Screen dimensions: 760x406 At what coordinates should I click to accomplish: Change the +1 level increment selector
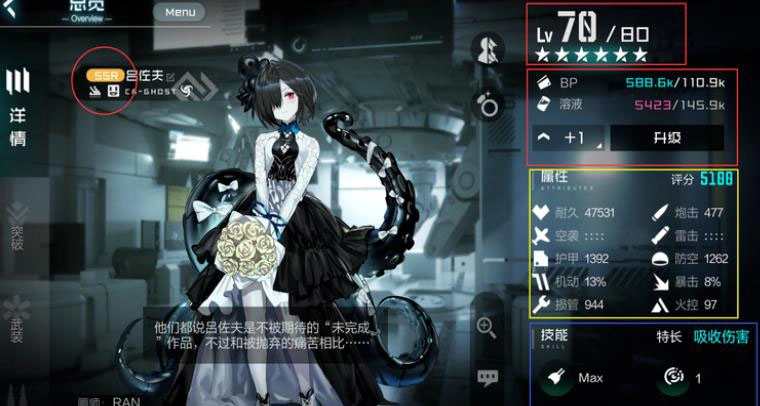click(568, 137)
